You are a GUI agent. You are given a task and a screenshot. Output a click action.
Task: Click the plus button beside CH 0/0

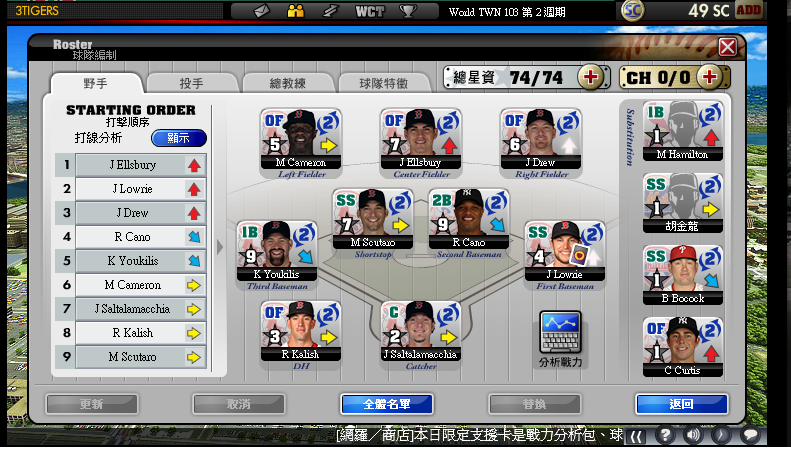710,77
